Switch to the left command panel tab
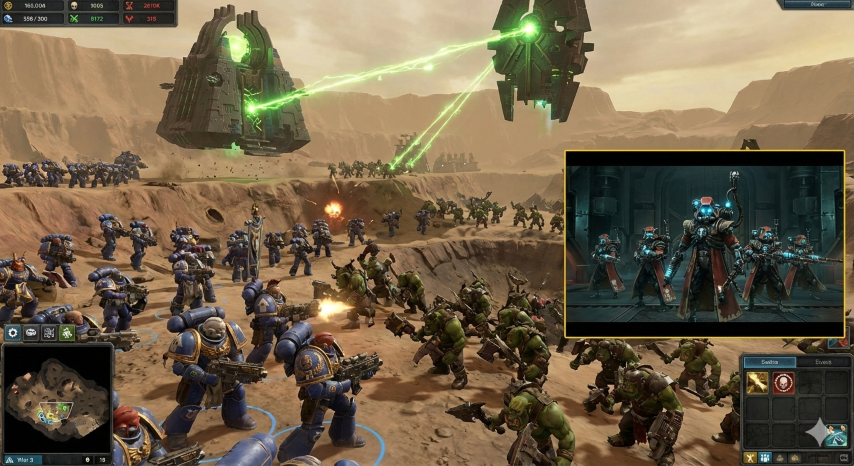 point(768,362)
